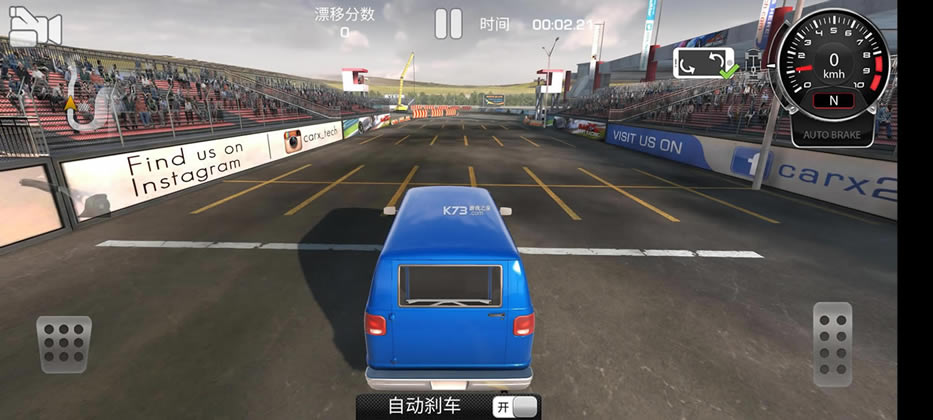933x420 pixels.
Task: Tap the brake pedal
Action: tap(64, 344)
